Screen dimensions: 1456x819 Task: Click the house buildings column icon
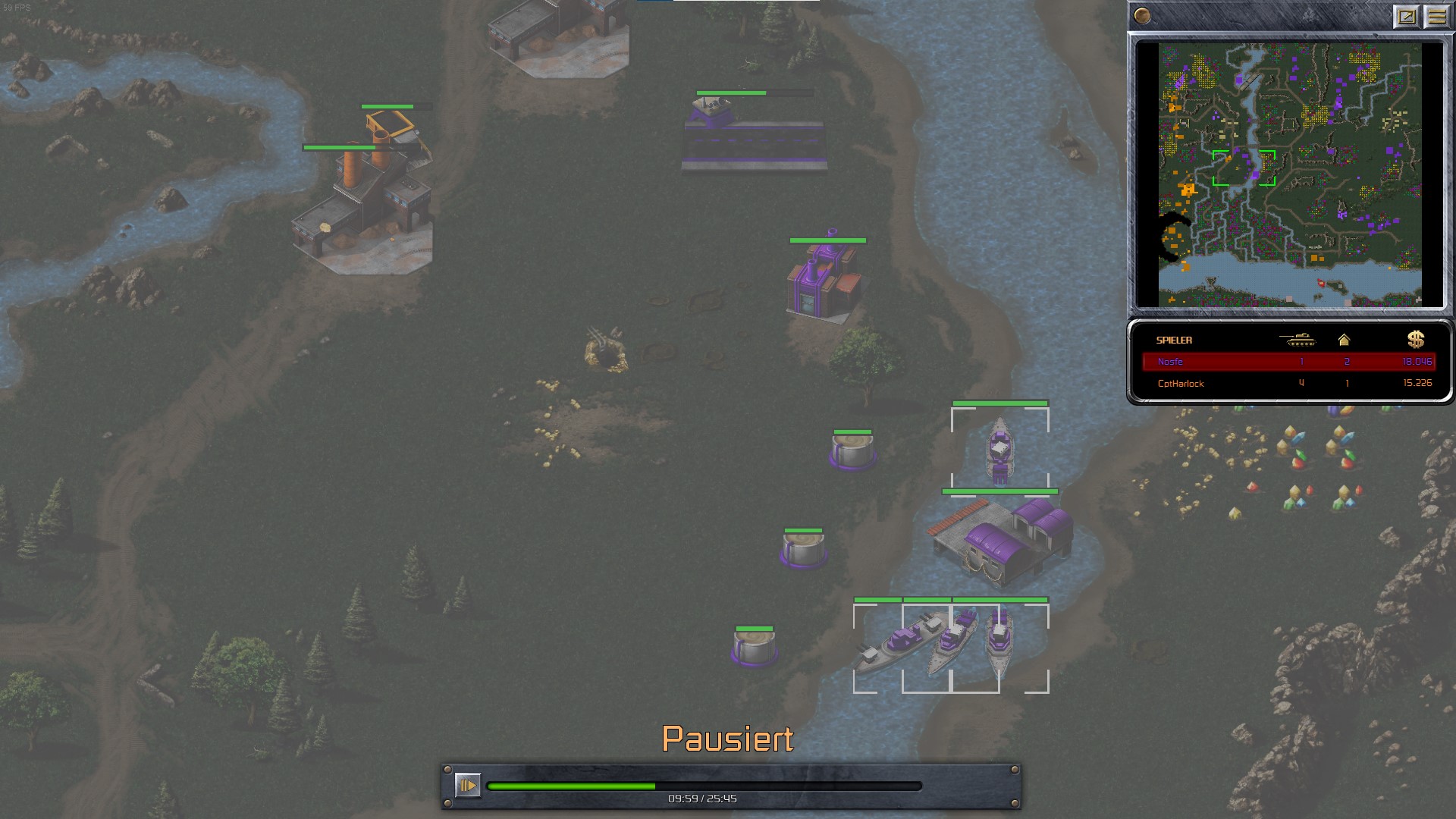click(x=1344, y=340)
